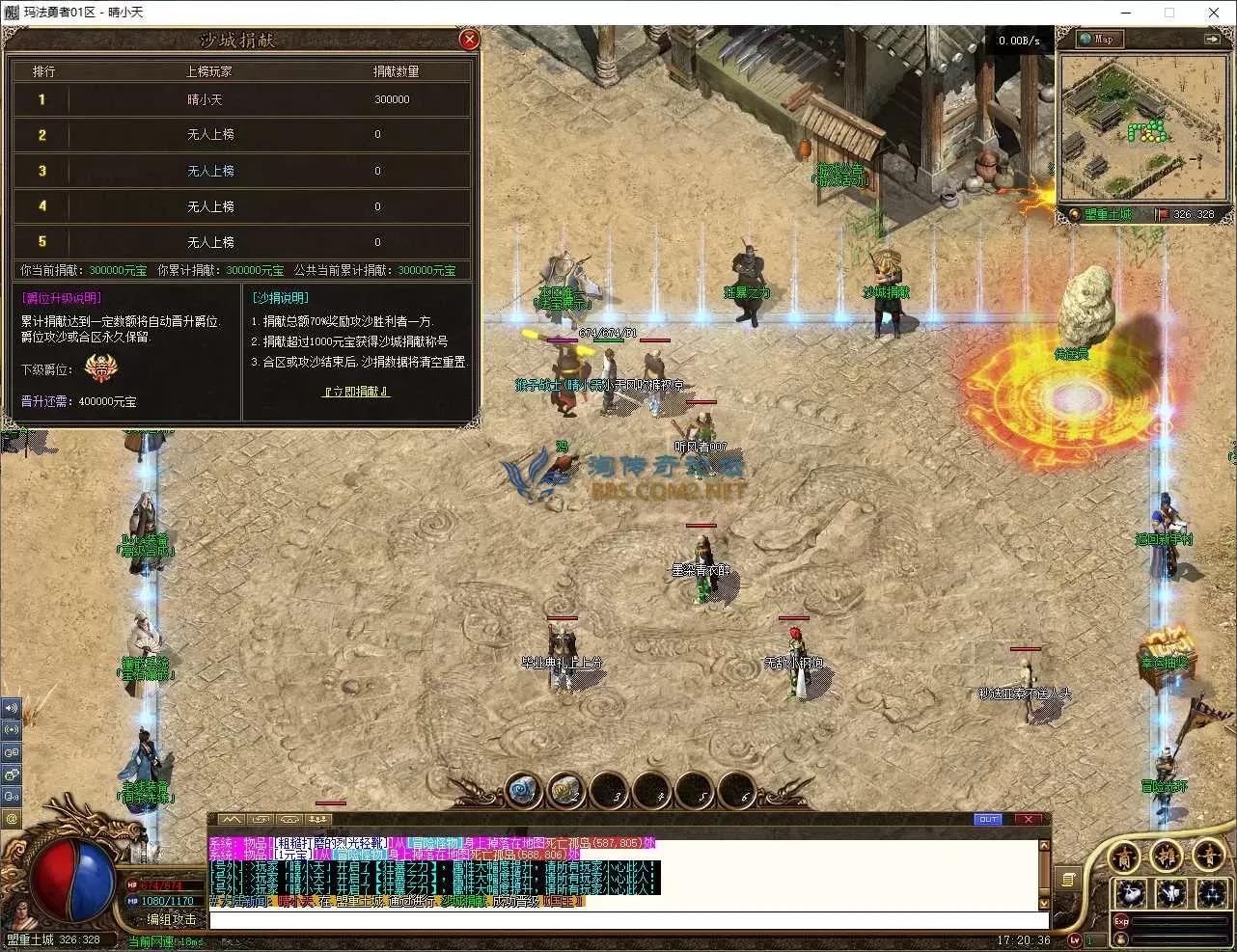
Task: Click the 立即捐献 donate now link
Action: point(356,392)
